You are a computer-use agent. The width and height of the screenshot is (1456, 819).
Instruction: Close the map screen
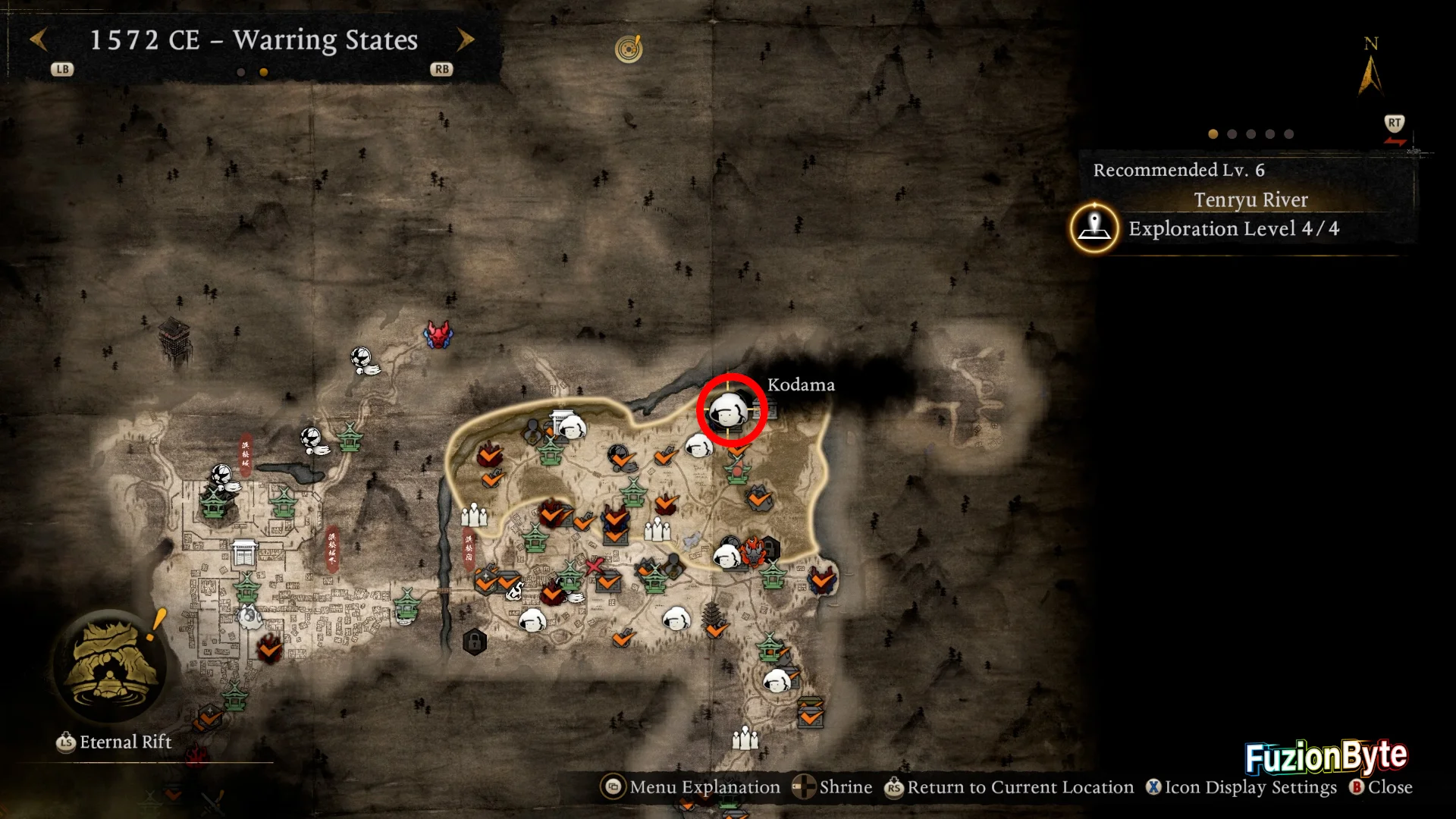[x=1381, y=787]
